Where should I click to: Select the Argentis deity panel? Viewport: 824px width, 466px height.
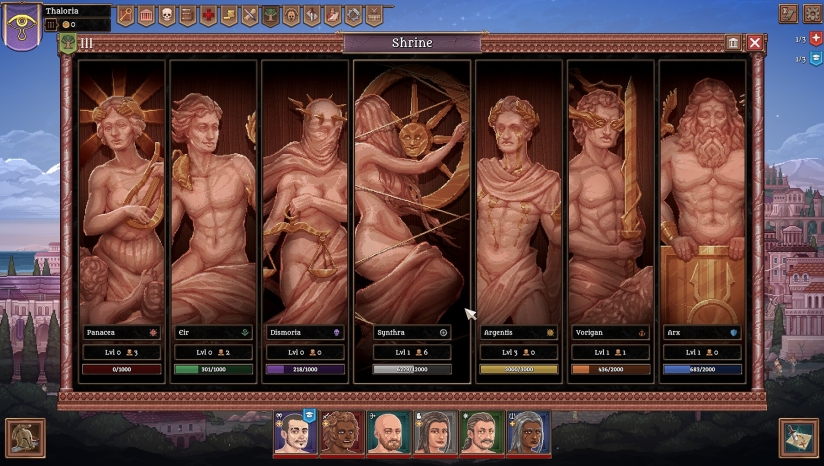(518, 200)
